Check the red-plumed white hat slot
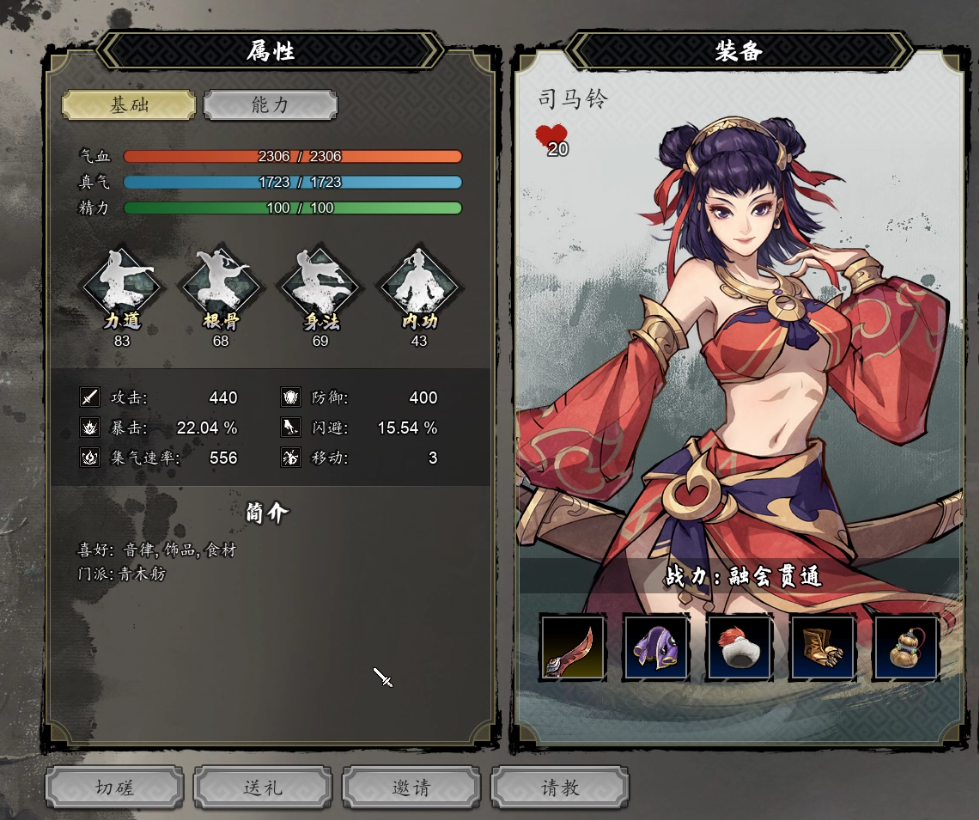This screenshot has width=979, height=820. [740, 647]
